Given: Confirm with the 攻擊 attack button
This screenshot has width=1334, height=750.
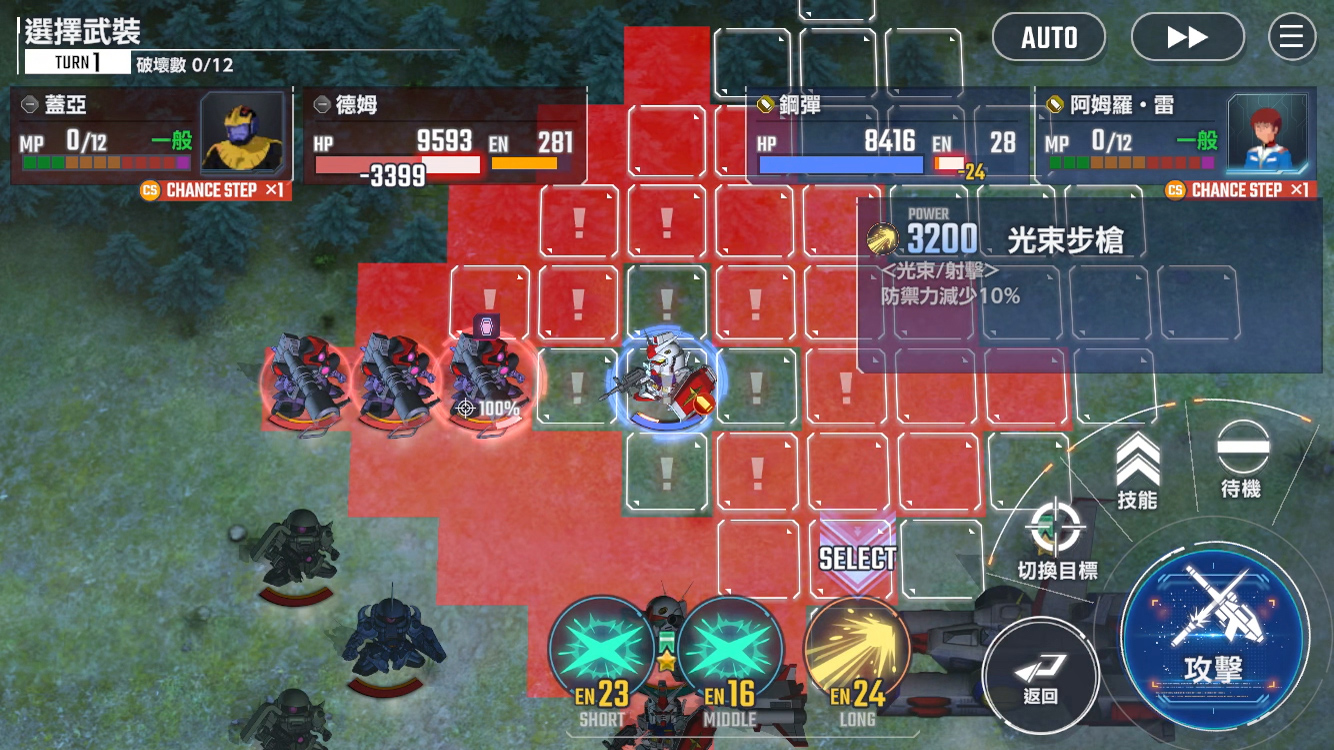Looking at the screenshot, I should (x=1214, y=638).
